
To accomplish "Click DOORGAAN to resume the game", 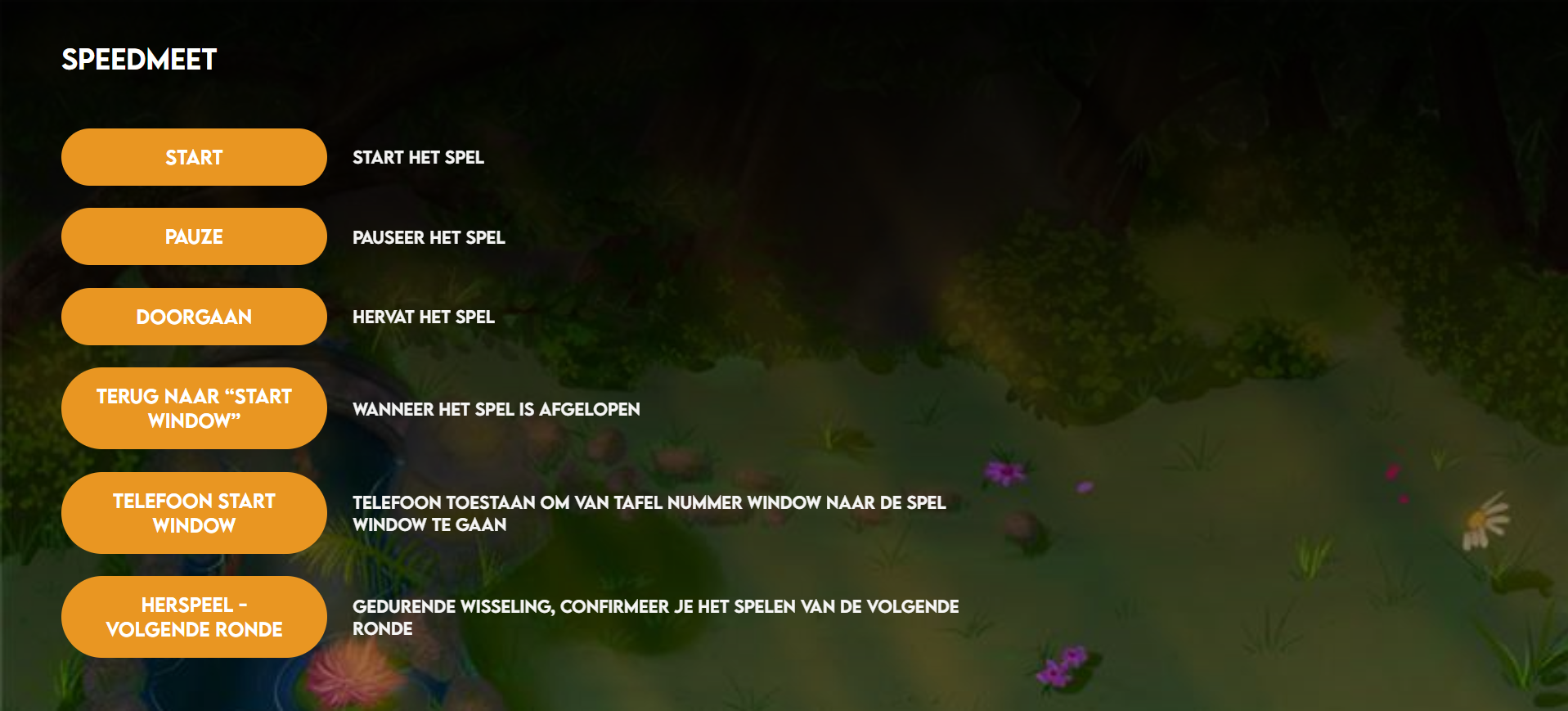I will pos(193,317).
